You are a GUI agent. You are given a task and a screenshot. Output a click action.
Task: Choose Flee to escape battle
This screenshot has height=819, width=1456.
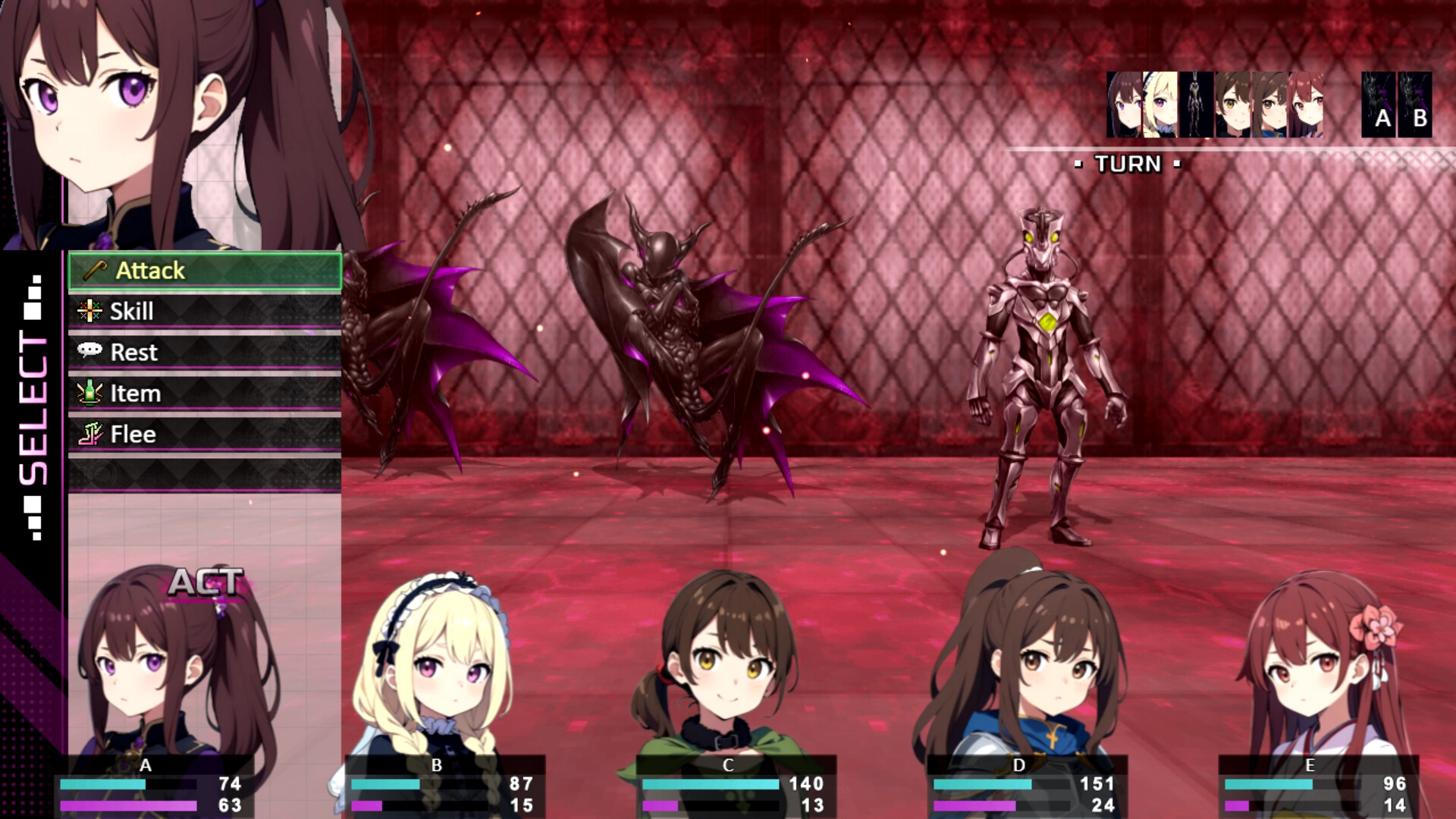(205, 435)
